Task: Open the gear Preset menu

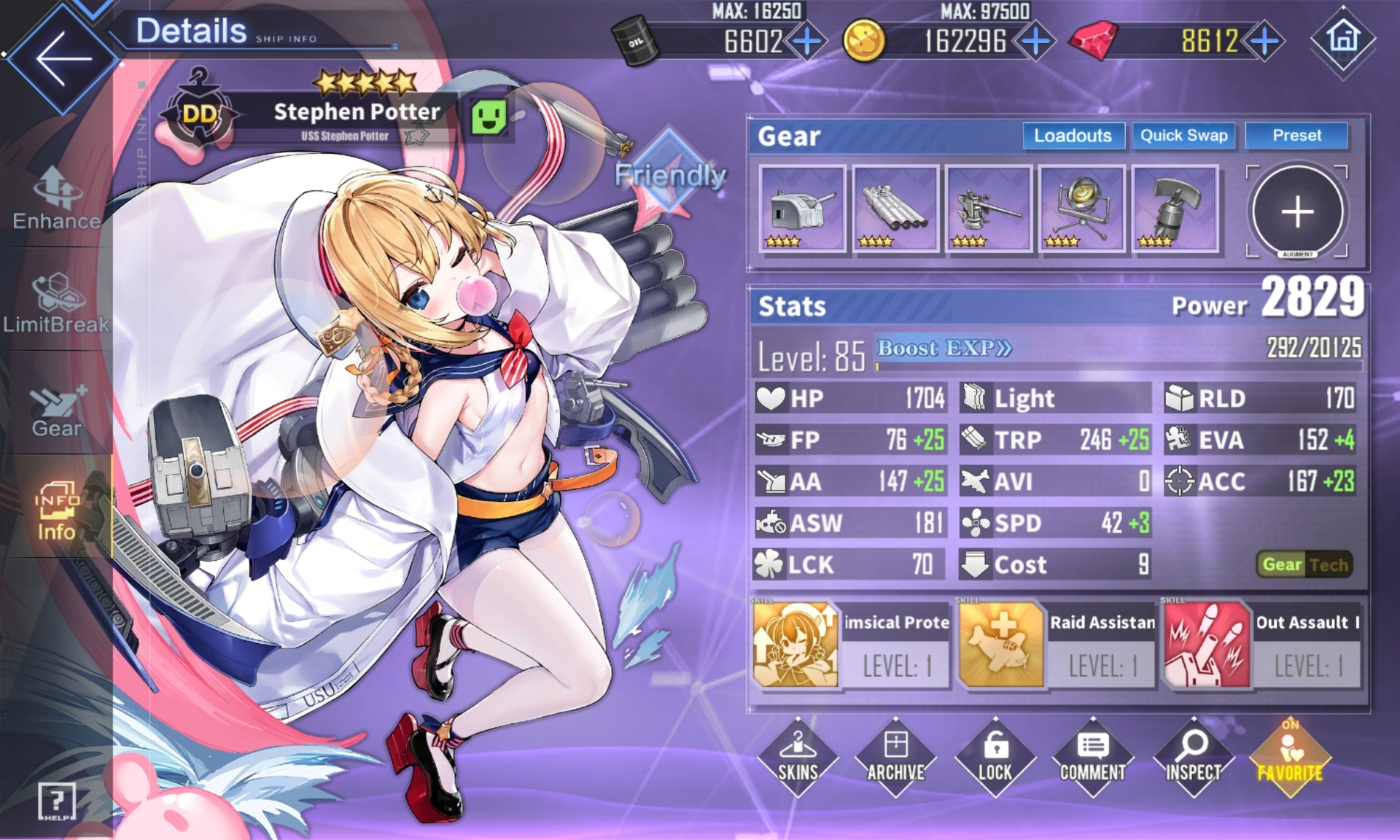Action: (1296, 136)
